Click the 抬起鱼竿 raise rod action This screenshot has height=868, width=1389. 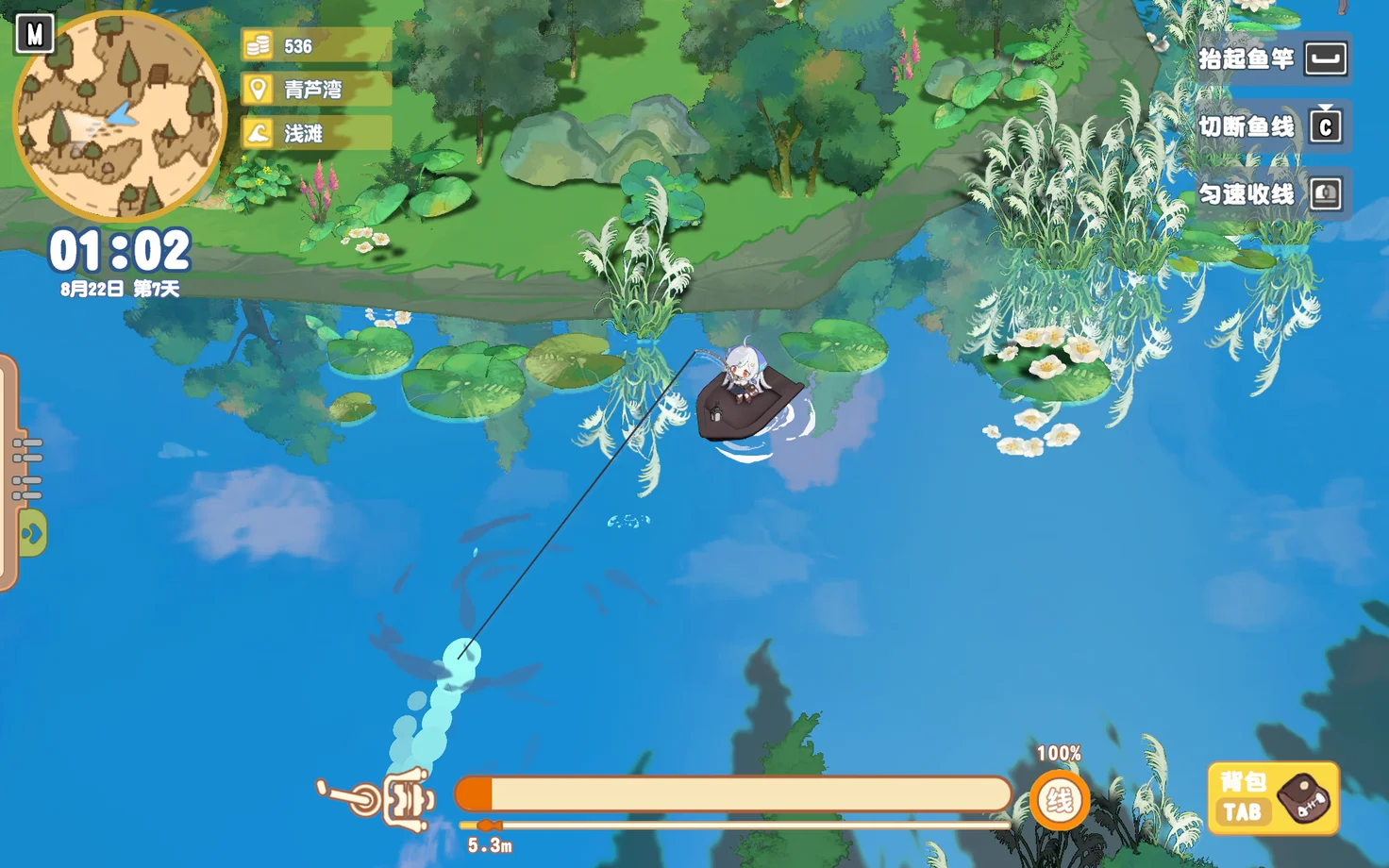tap(1273, 59)
